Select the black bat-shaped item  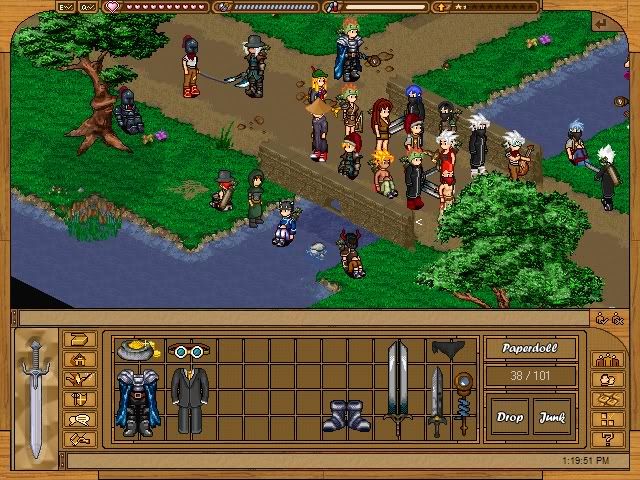tap(448, 349)
